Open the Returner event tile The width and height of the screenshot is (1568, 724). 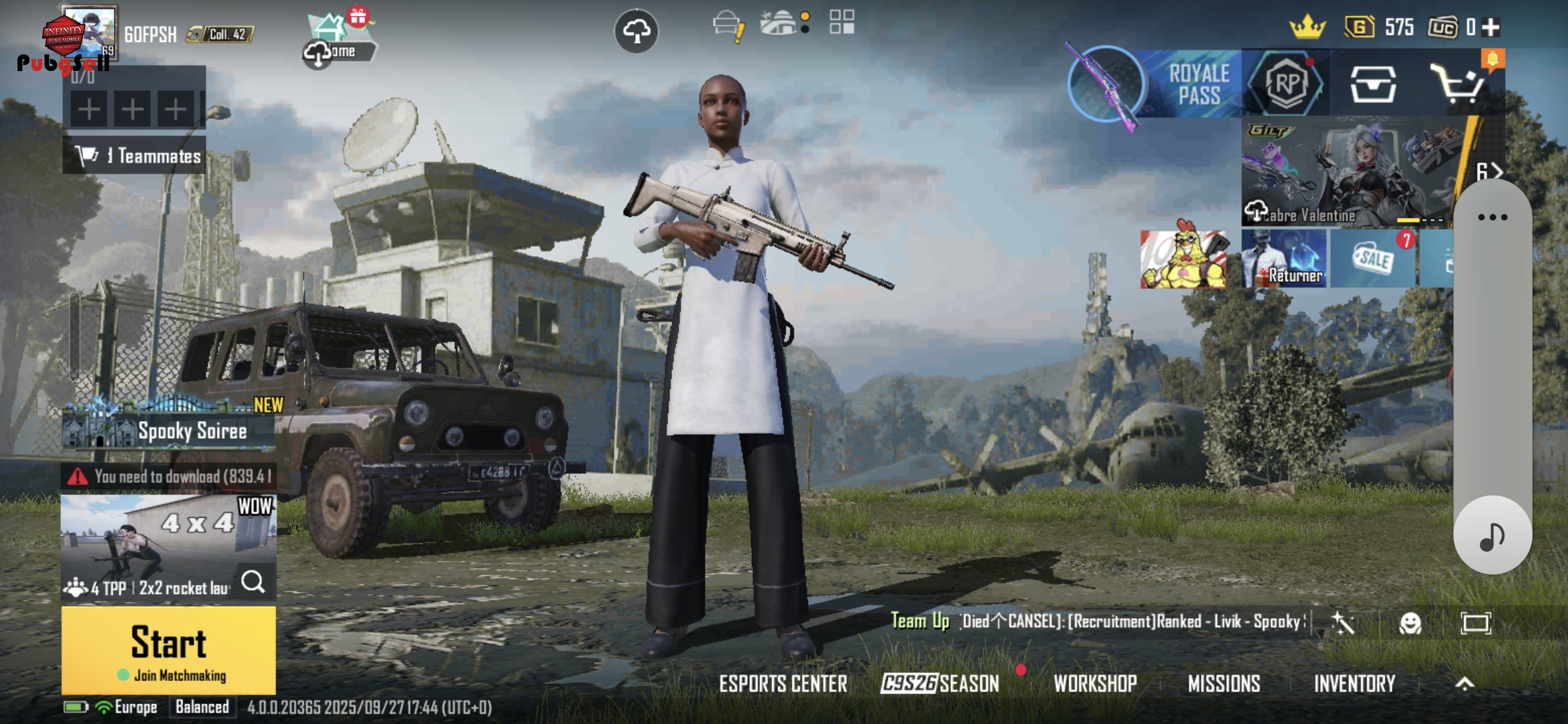[1283, 259]
